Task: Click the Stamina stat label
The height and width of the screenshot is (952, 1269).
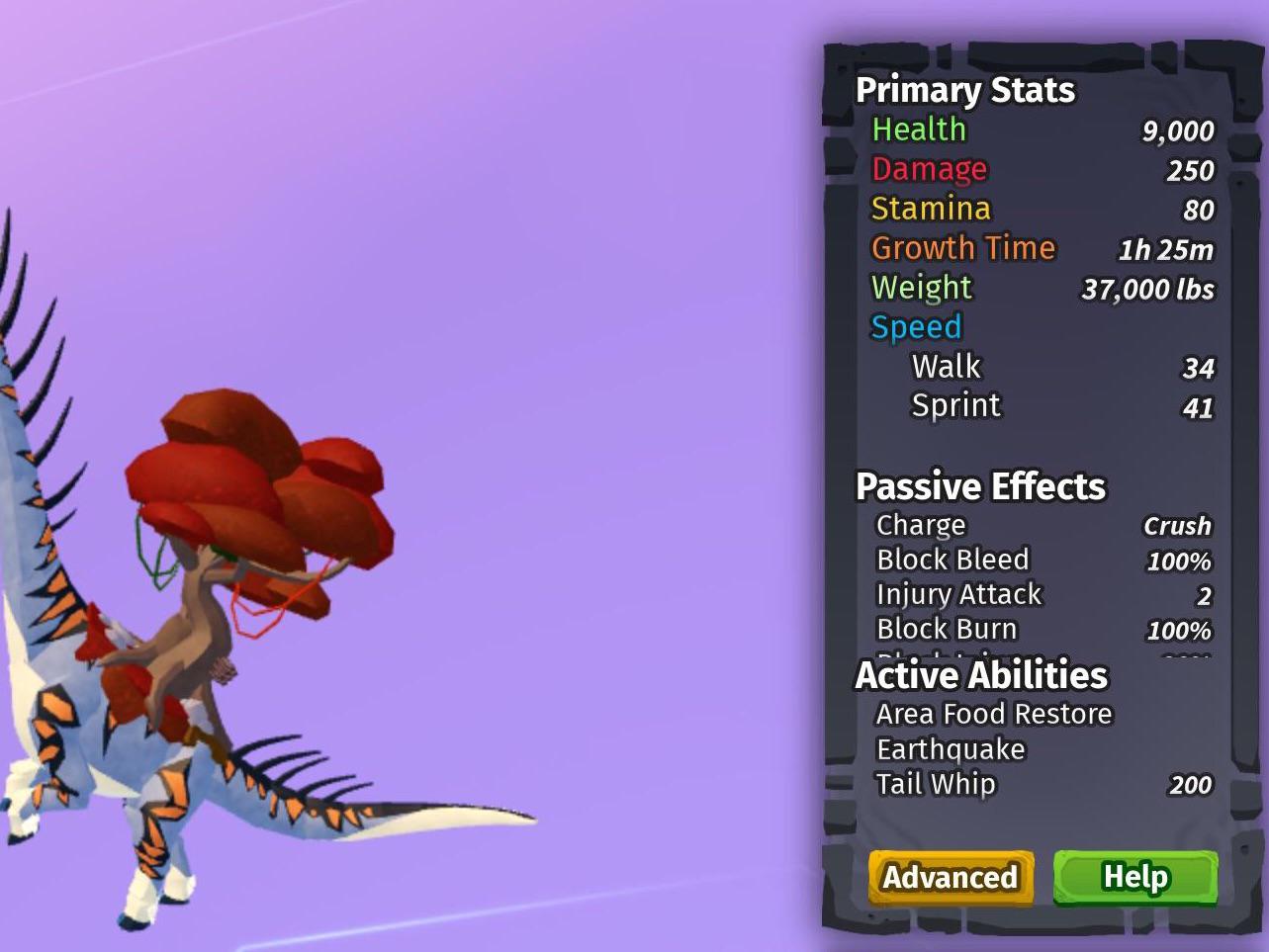Action: [930, 209]
